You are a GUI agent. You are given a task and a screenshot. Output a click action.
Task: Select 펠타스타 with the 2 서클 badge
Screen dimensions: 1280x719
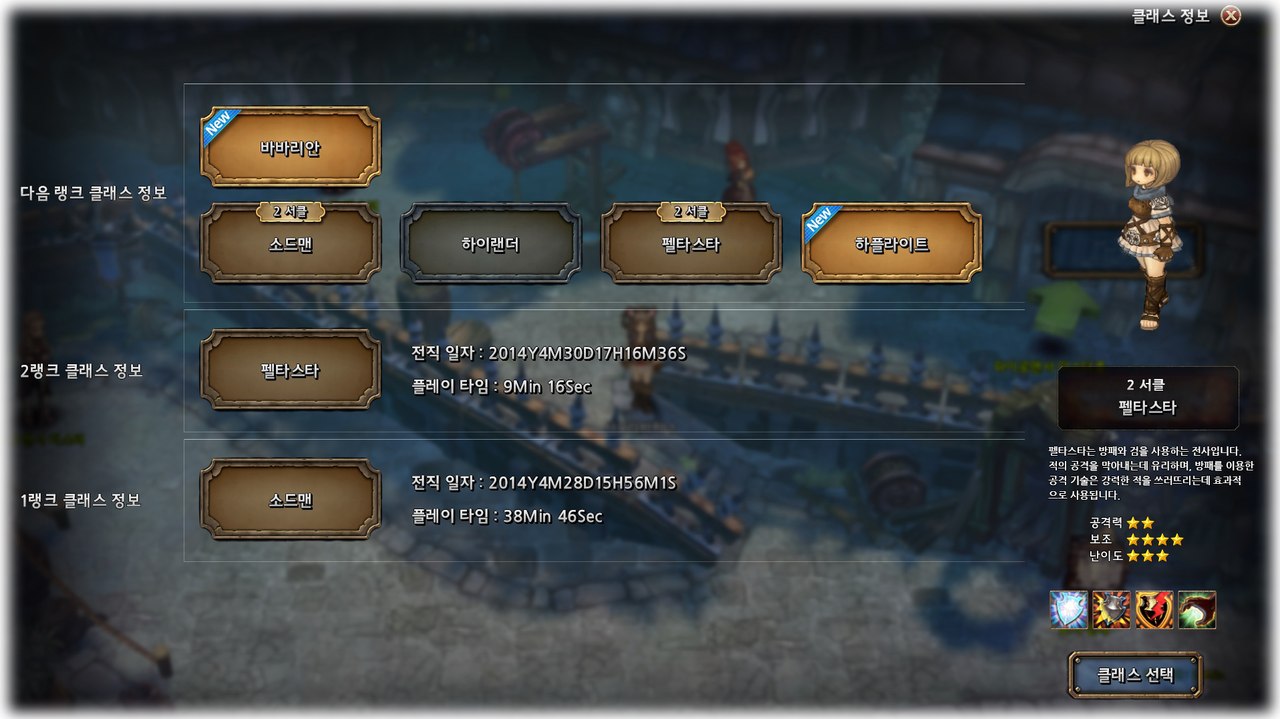pos(691,244)
